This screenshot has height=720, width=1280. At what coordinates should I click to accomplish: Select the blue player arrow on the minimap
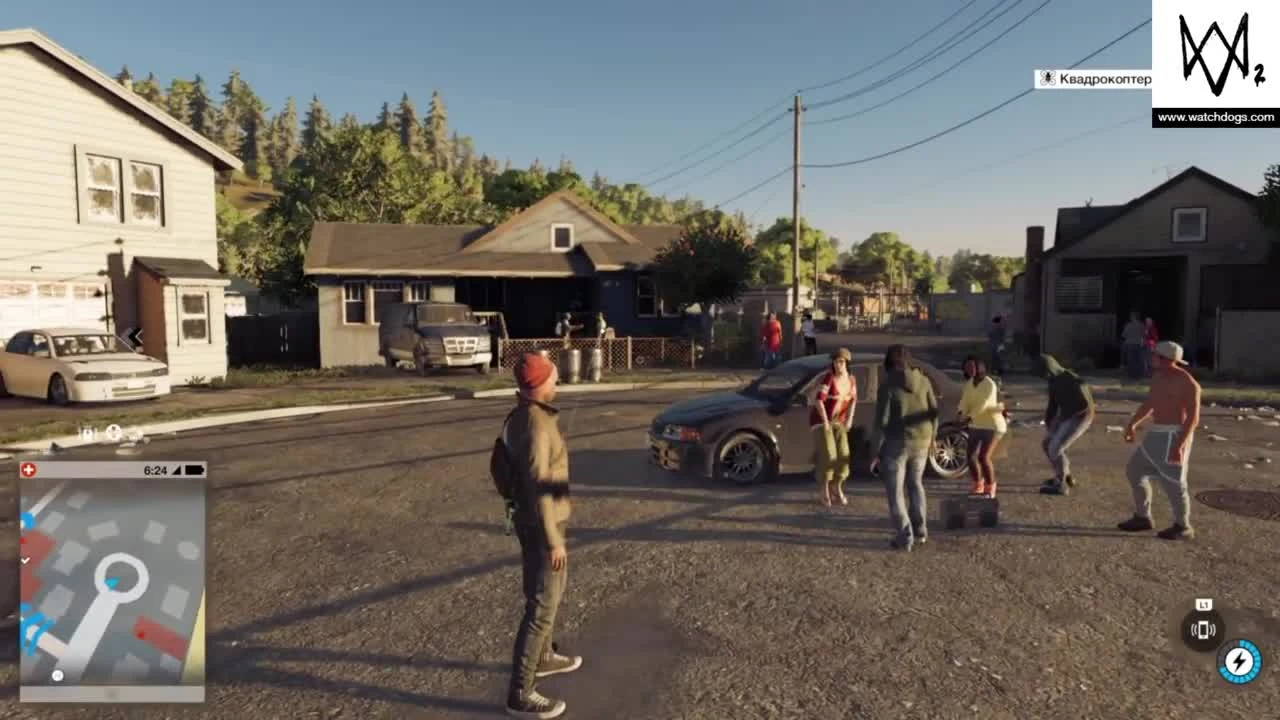(113, 583)
